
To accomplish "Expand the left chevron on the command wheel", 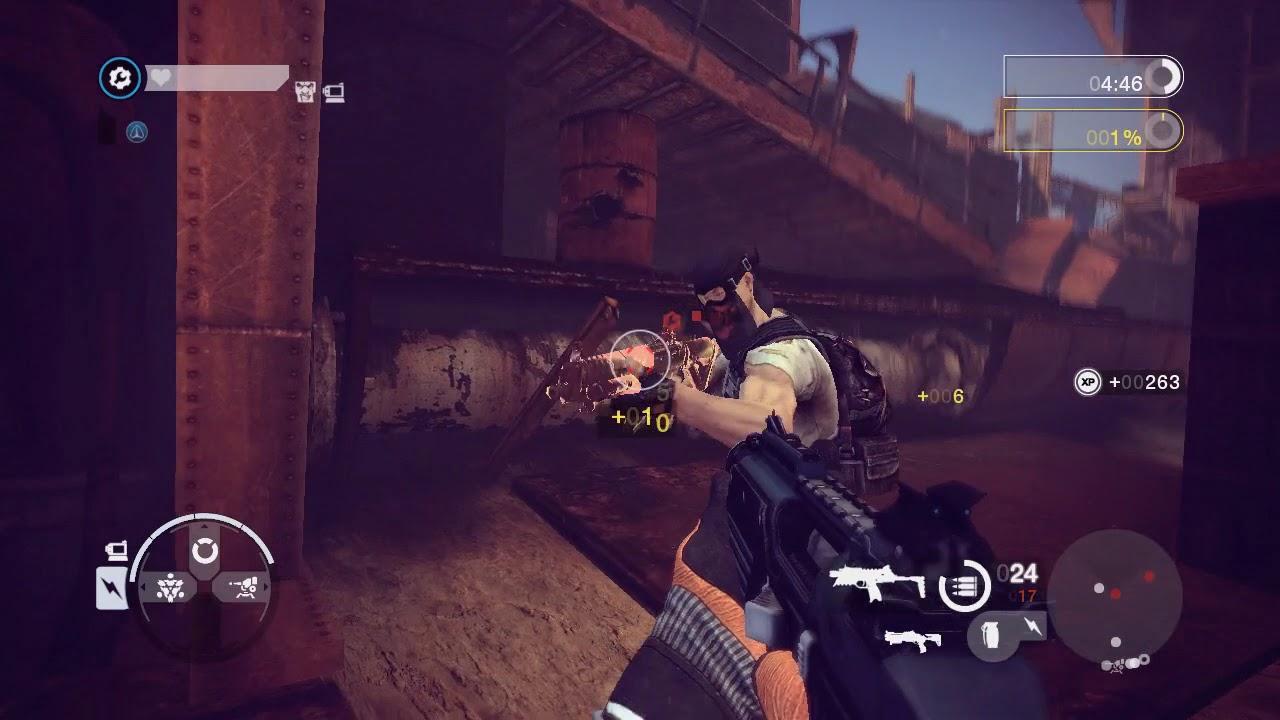I will tap(143, 588).
